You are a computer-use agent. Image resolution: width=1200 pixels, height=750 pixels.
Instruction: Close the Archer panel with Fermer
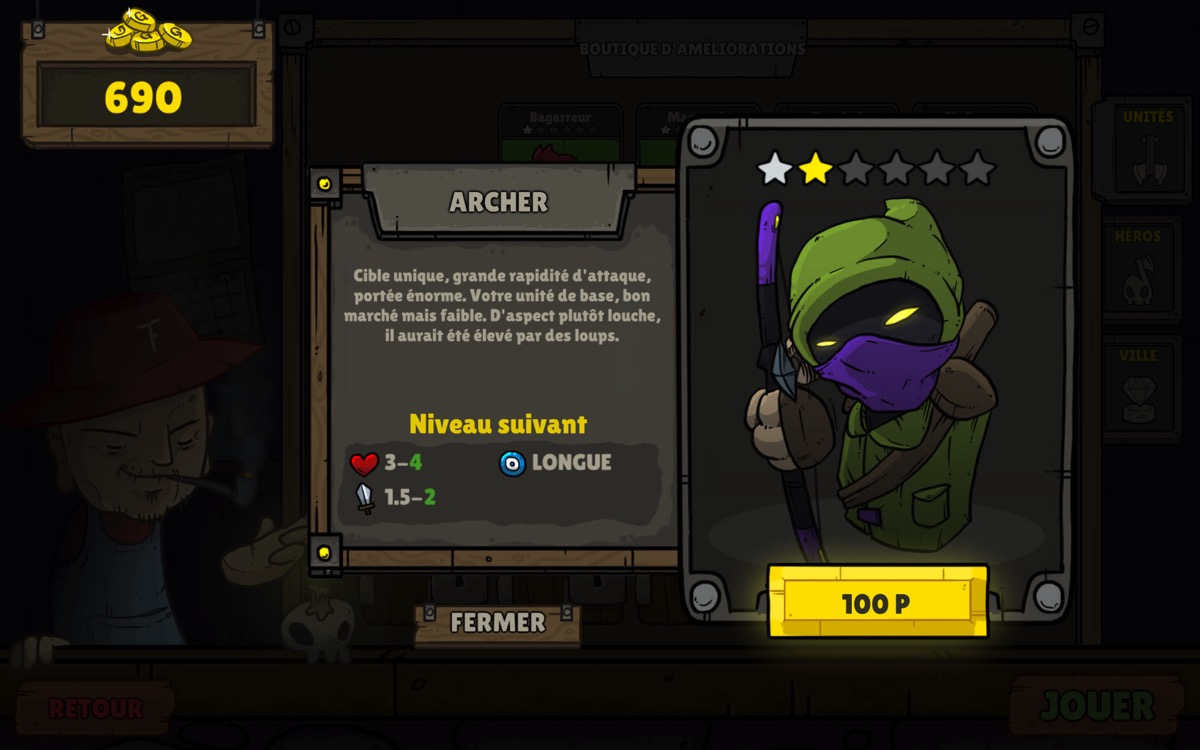pos(497,623)
